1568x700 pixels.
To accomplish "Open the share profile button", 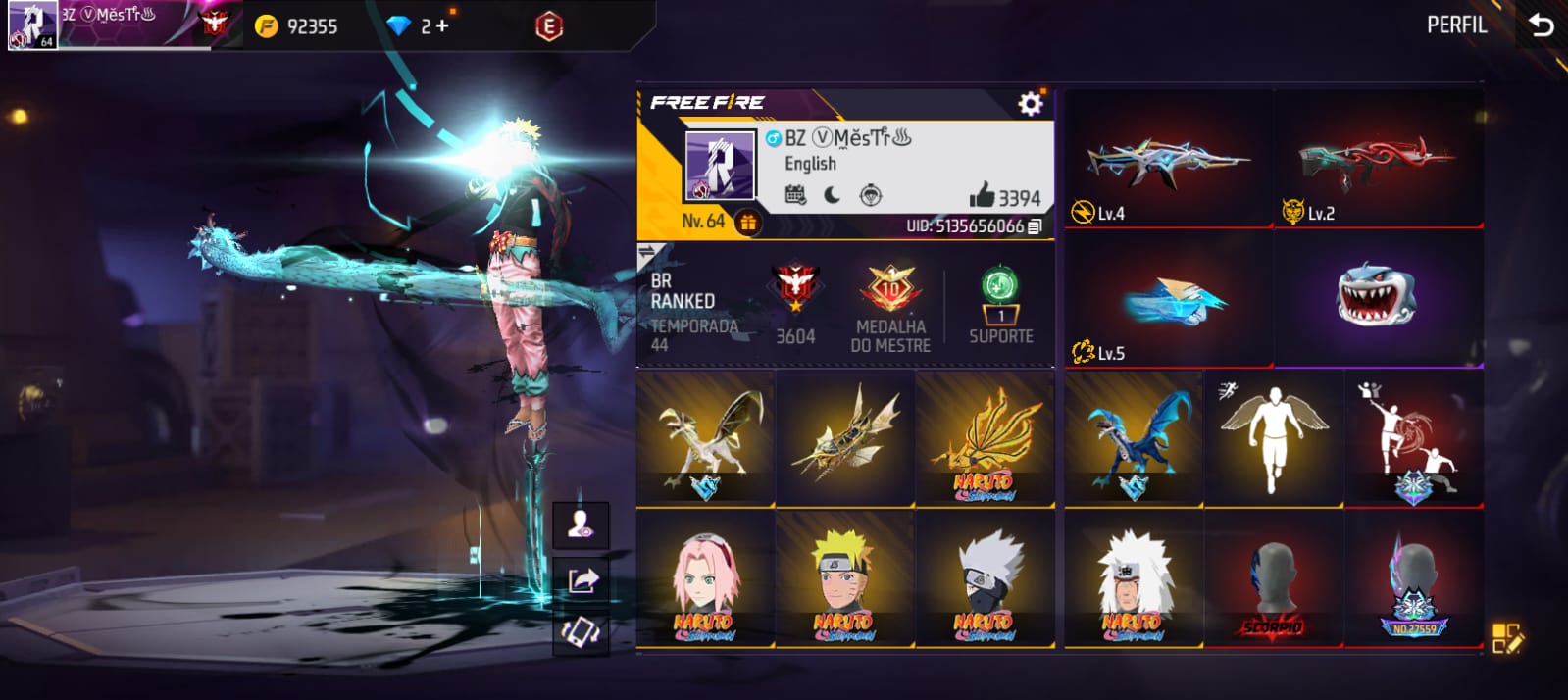I will click(581, 580).
